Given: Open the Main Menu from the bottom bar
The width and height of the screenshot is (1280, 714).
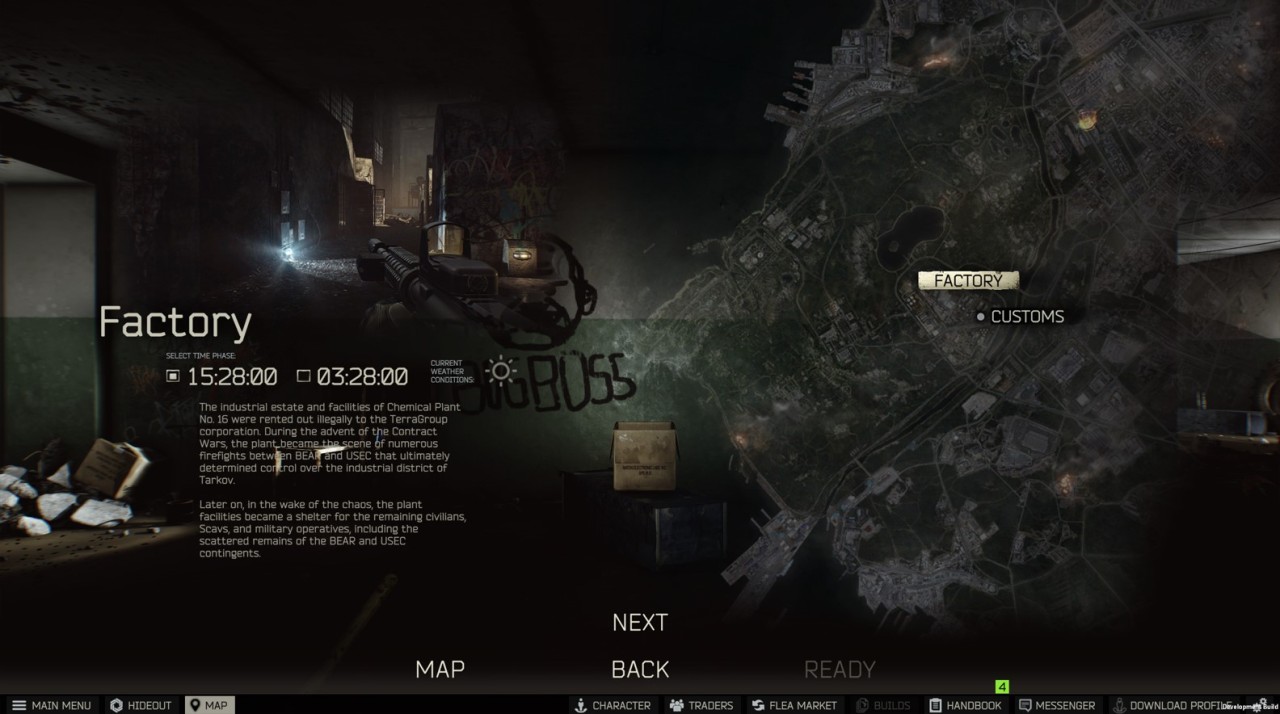Looking at the screenshot, I should [x=52, y=705].
